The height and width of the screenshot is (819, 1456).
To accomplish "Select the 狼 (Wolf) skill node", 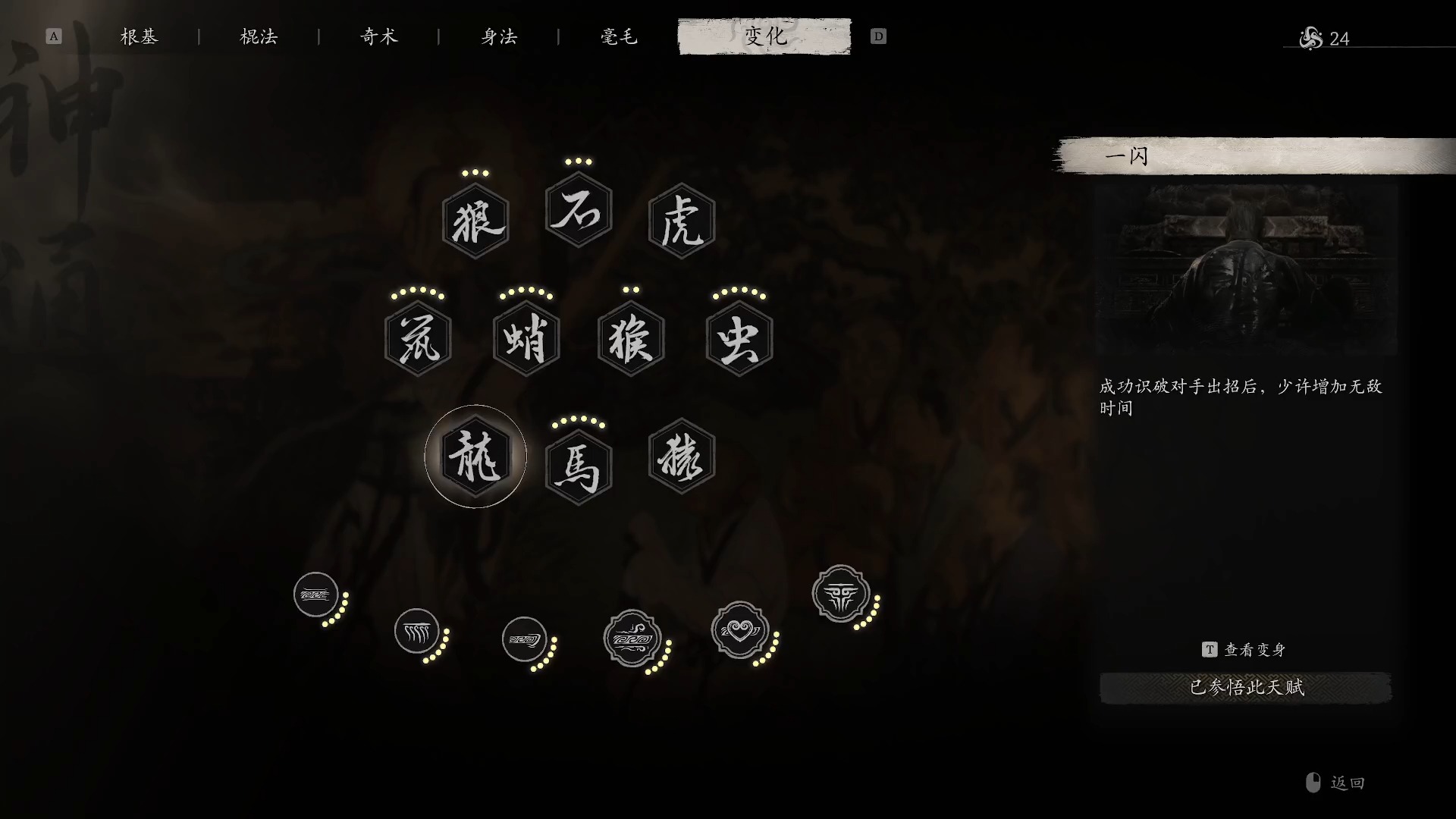I will [475, 220].
